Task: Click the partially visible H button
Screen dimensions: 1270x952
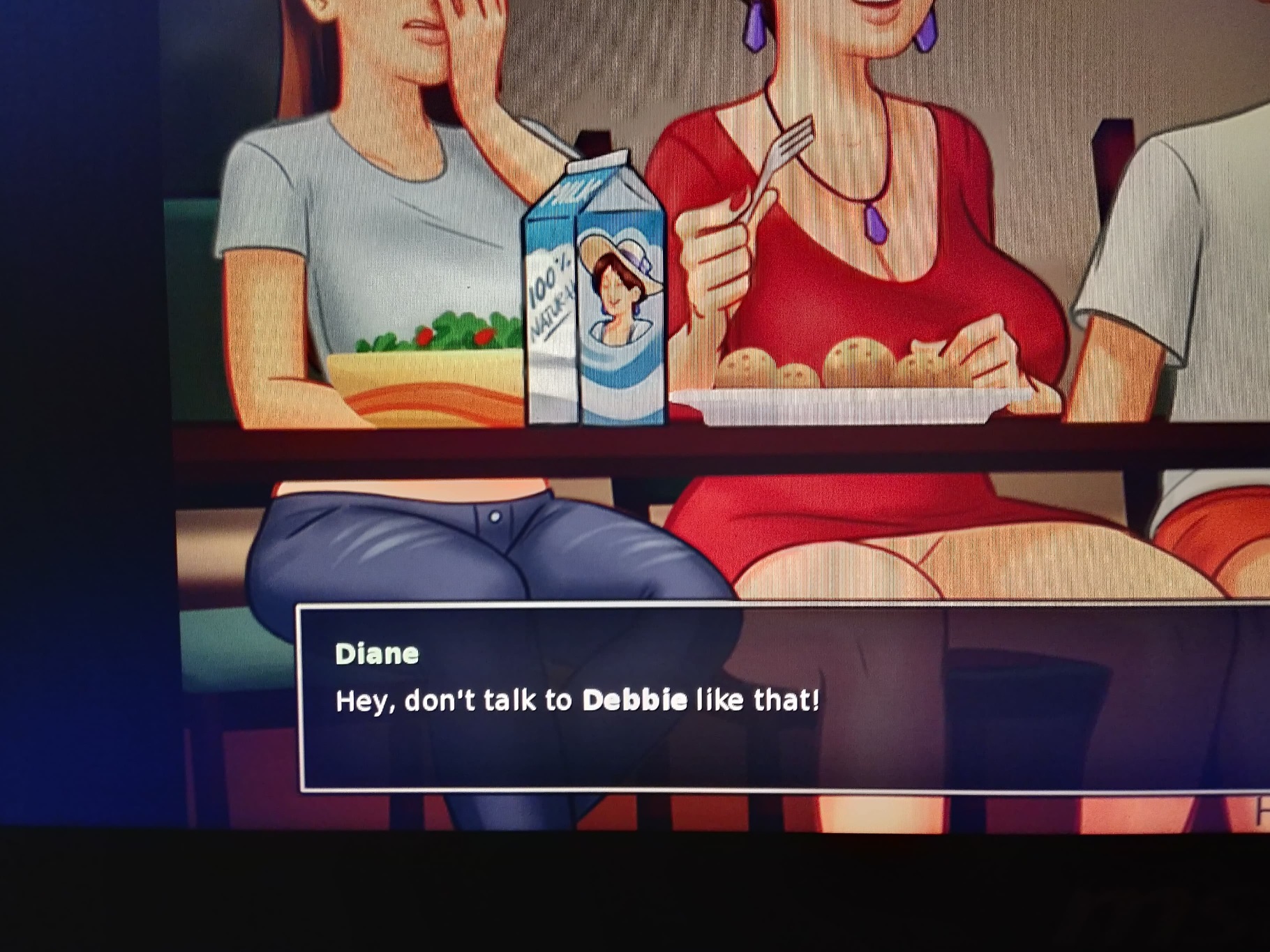Action: 1262,811
